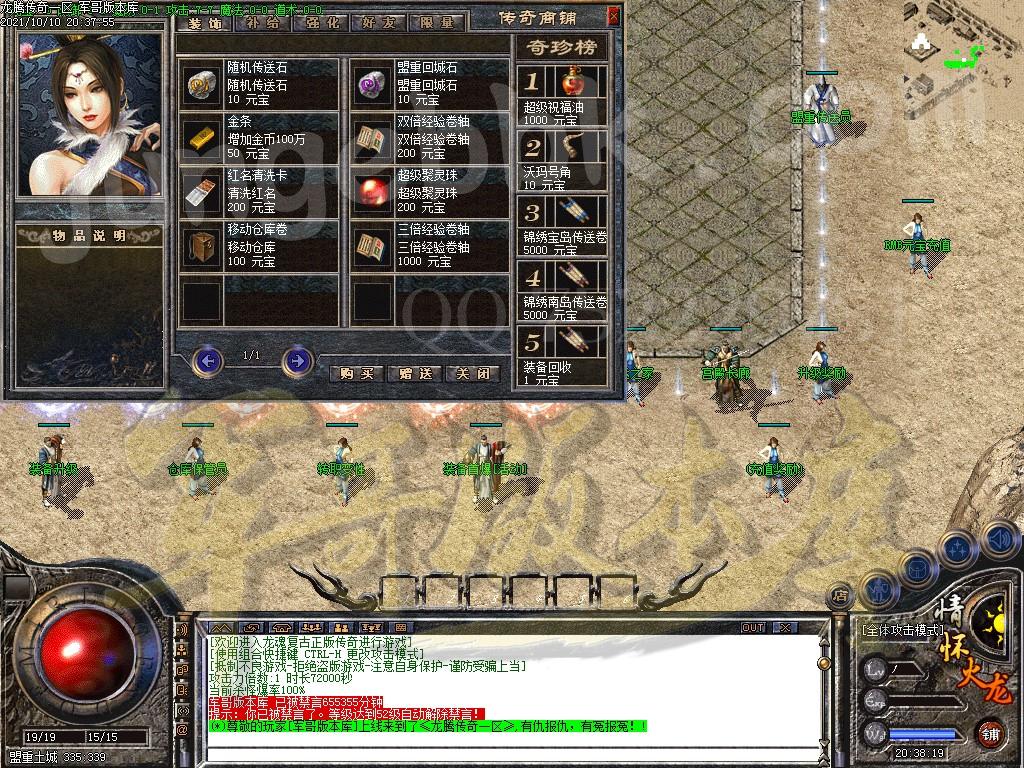Click the 关闭 close button
This screenshot has width=1024, height=768.
click(472, 372)
